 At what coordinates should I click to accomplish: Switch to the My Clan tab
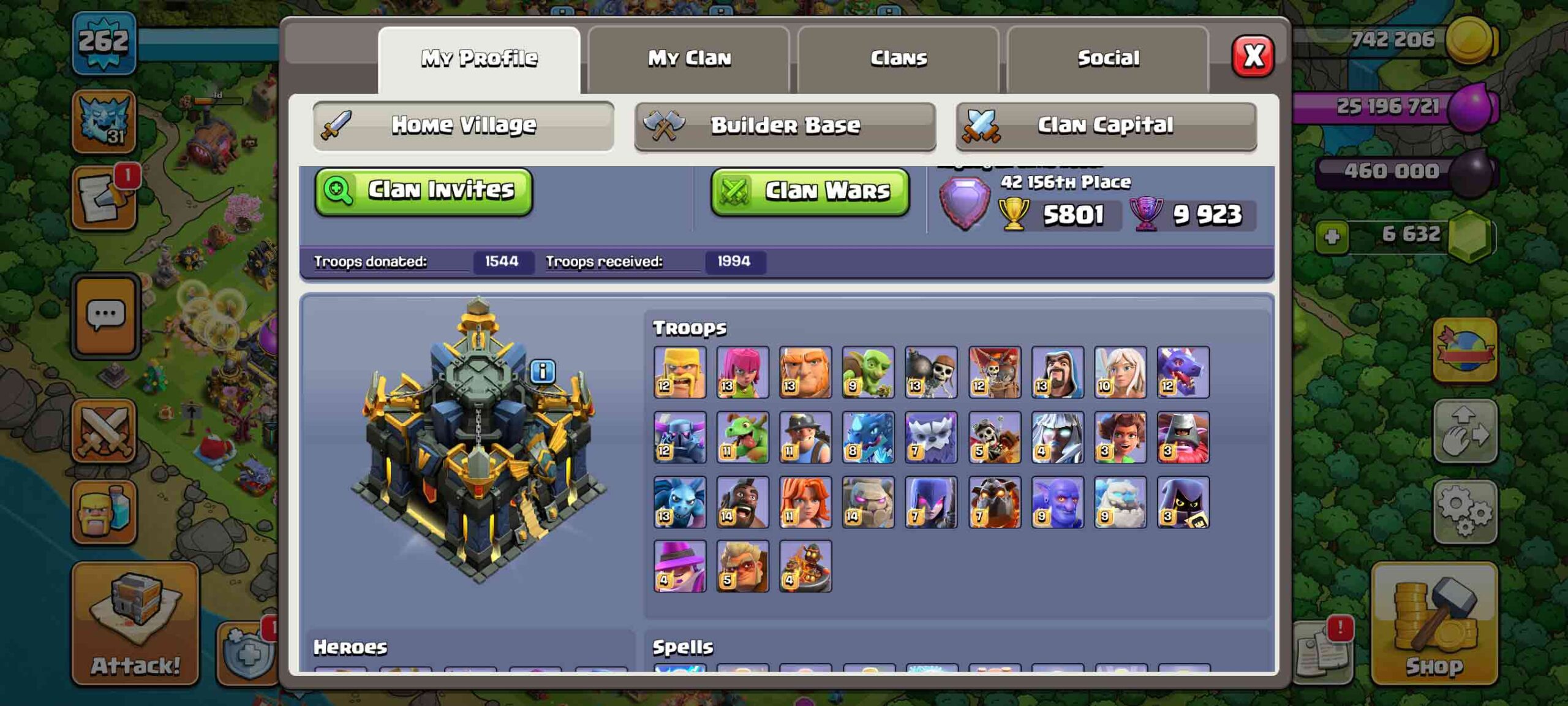point(688,57)
